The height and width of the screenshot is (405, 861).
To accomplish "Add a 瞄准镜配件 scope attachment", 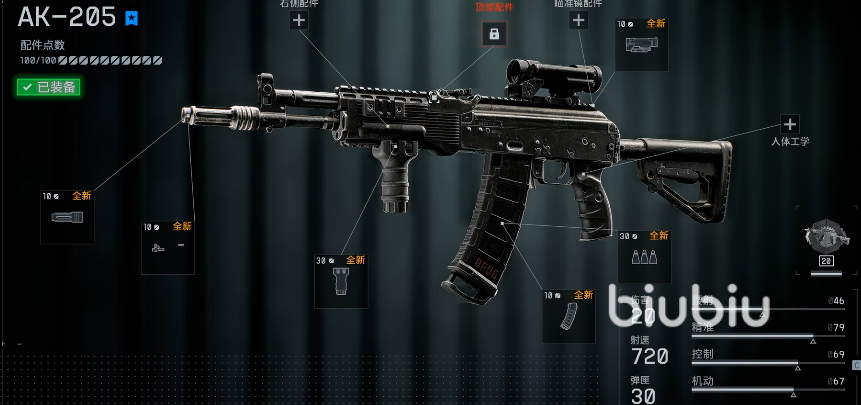I will (x=578, y=19).
